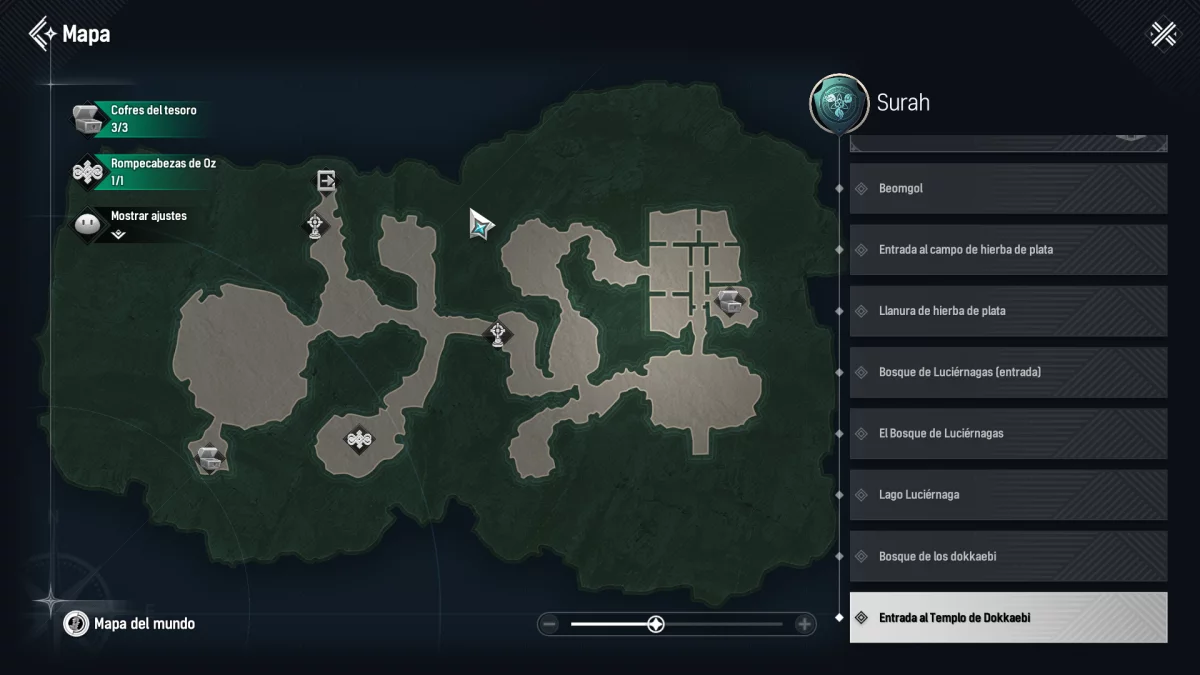The height and width of the screenshot is (675, 1200).
Task: Pick Bosque de Luciérnagas (entrada) entry
Action: (x=1008, y=372)
